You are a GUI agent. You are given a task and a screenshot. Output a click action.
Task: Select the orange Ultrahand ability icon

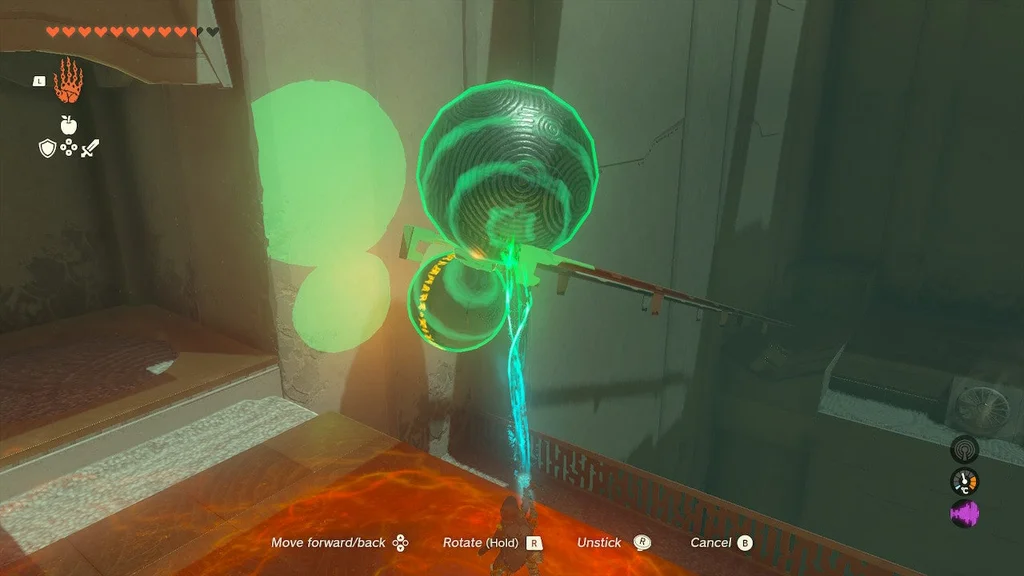click(68, 81)
